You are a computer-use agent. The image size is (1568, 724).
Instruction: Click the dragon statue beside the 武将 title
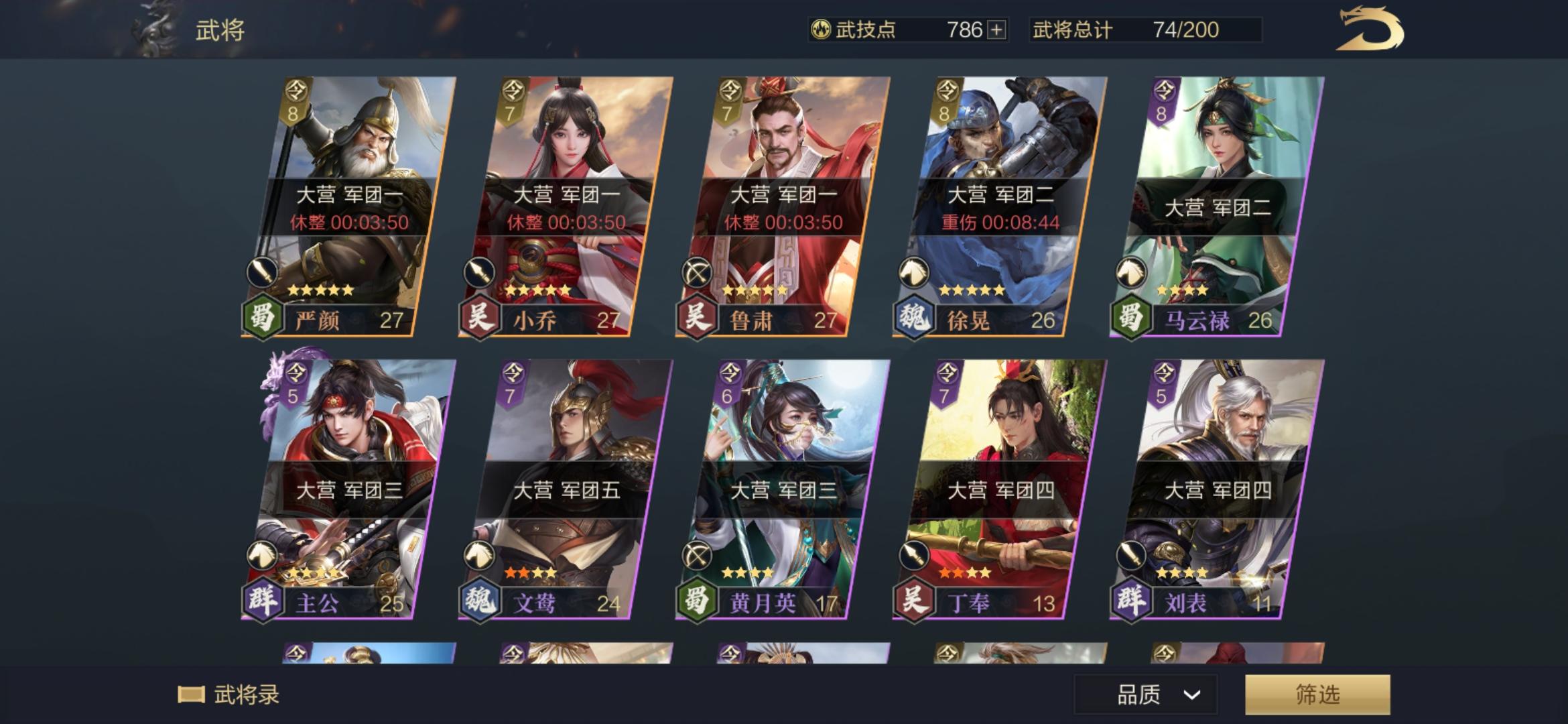155,29
